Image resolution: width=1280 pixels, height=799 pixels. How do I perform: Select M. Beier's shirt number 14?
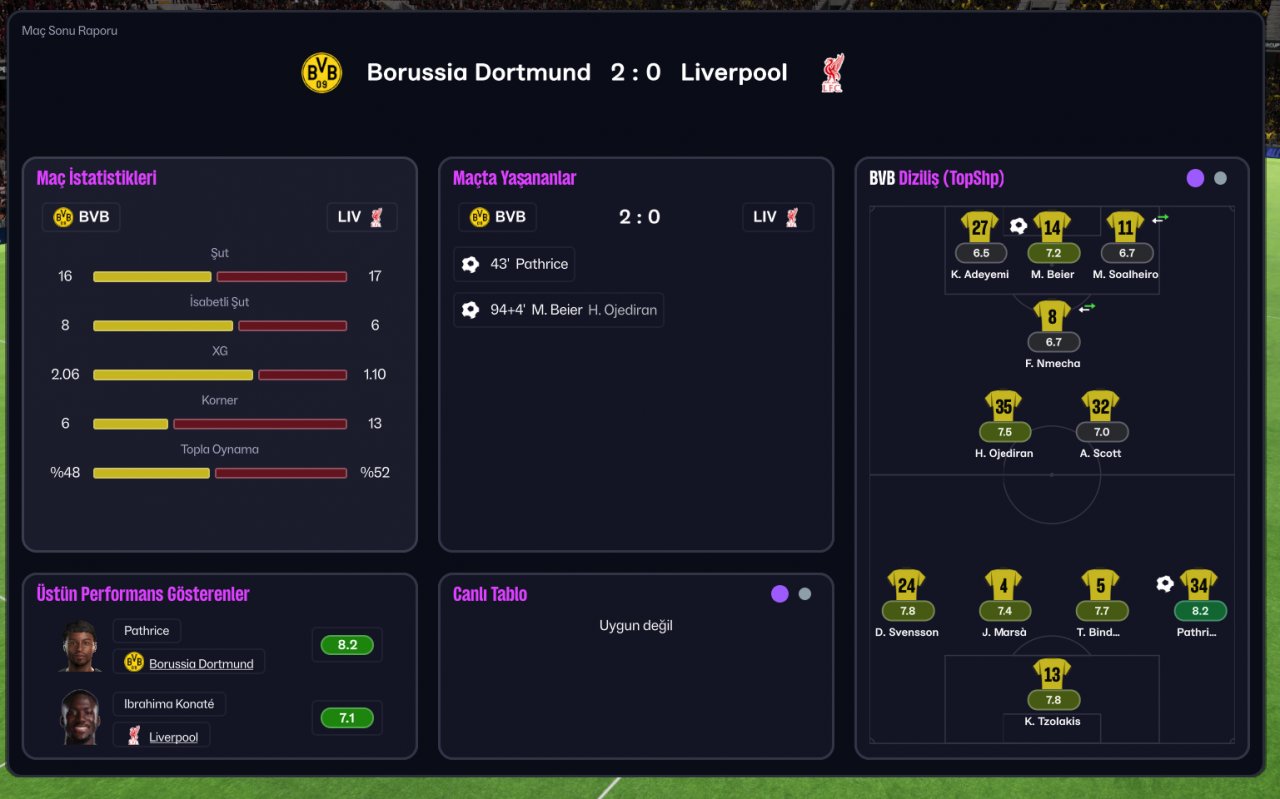click(1052, 227)
